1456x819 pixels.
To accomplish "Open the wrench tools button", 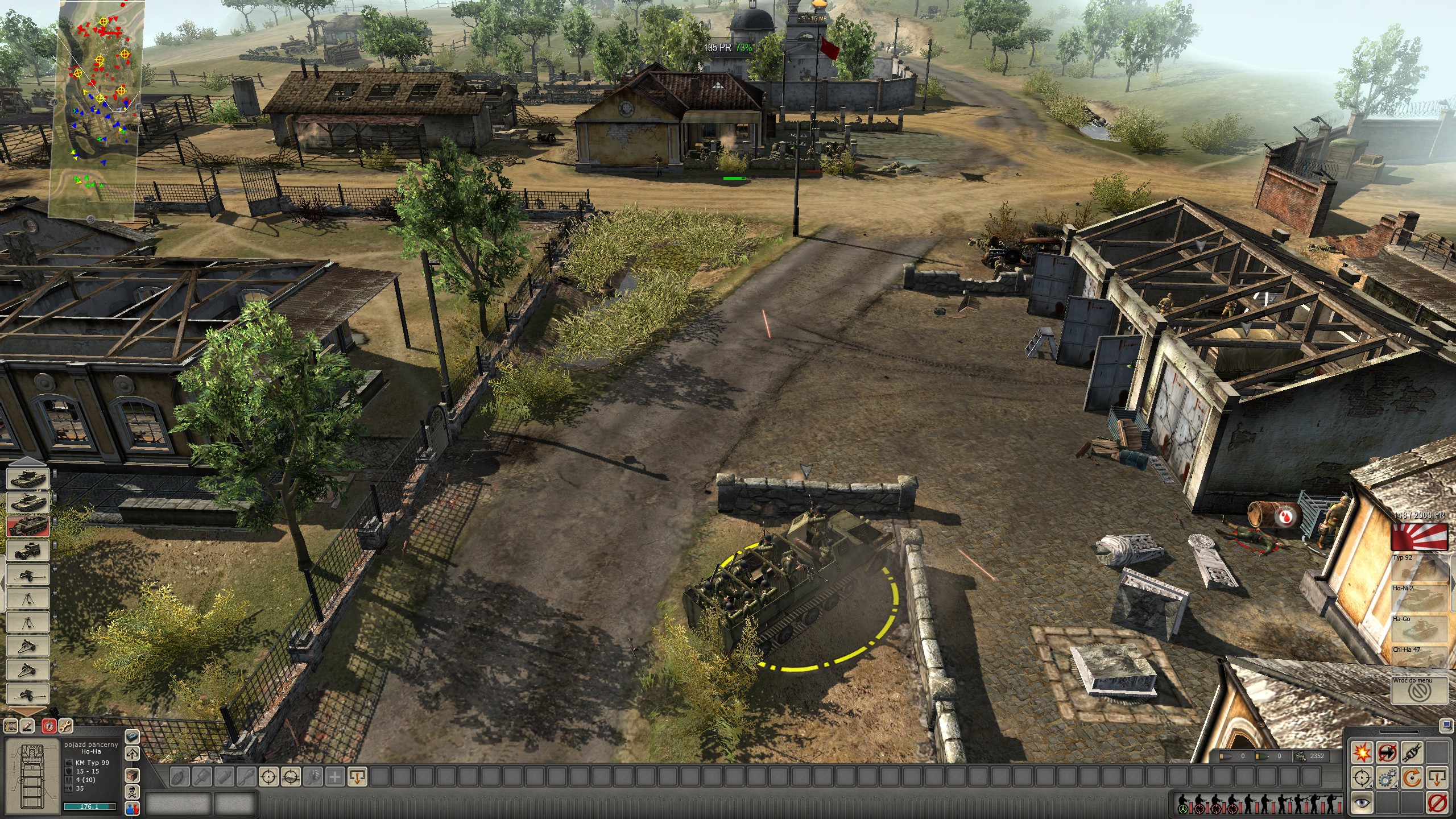I will click(65, 726).
